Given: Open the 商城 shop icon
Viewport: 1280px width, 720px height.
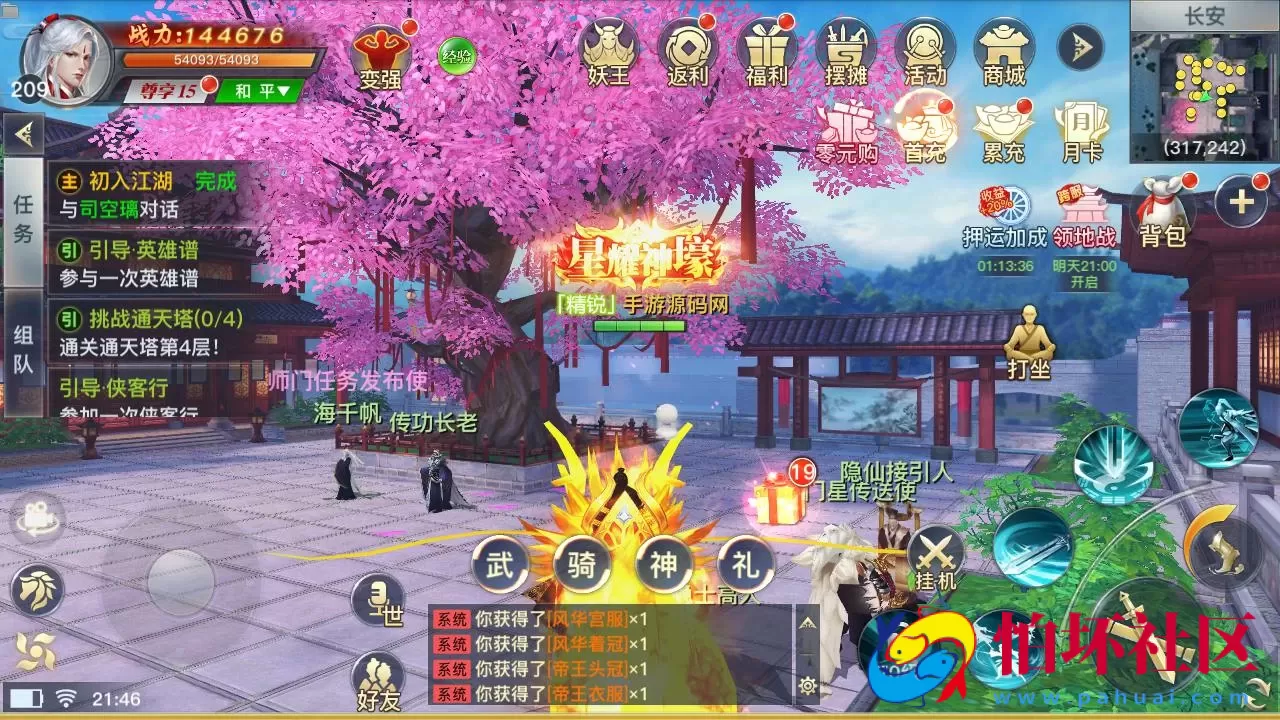Looking at the screenshot, I should 1005,50.
